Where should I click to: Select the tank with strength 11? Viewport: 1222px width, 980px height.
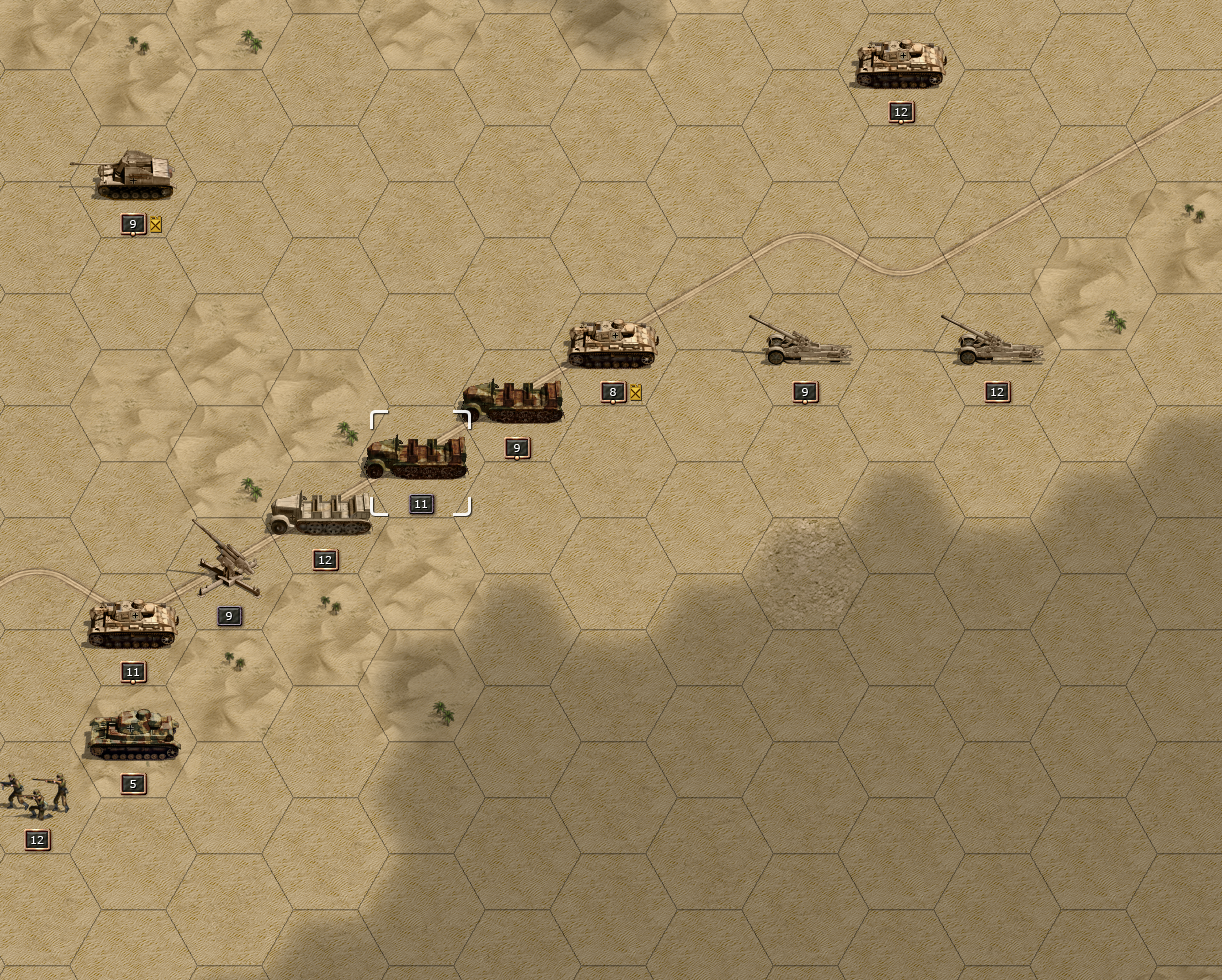(x=132, y=625)
